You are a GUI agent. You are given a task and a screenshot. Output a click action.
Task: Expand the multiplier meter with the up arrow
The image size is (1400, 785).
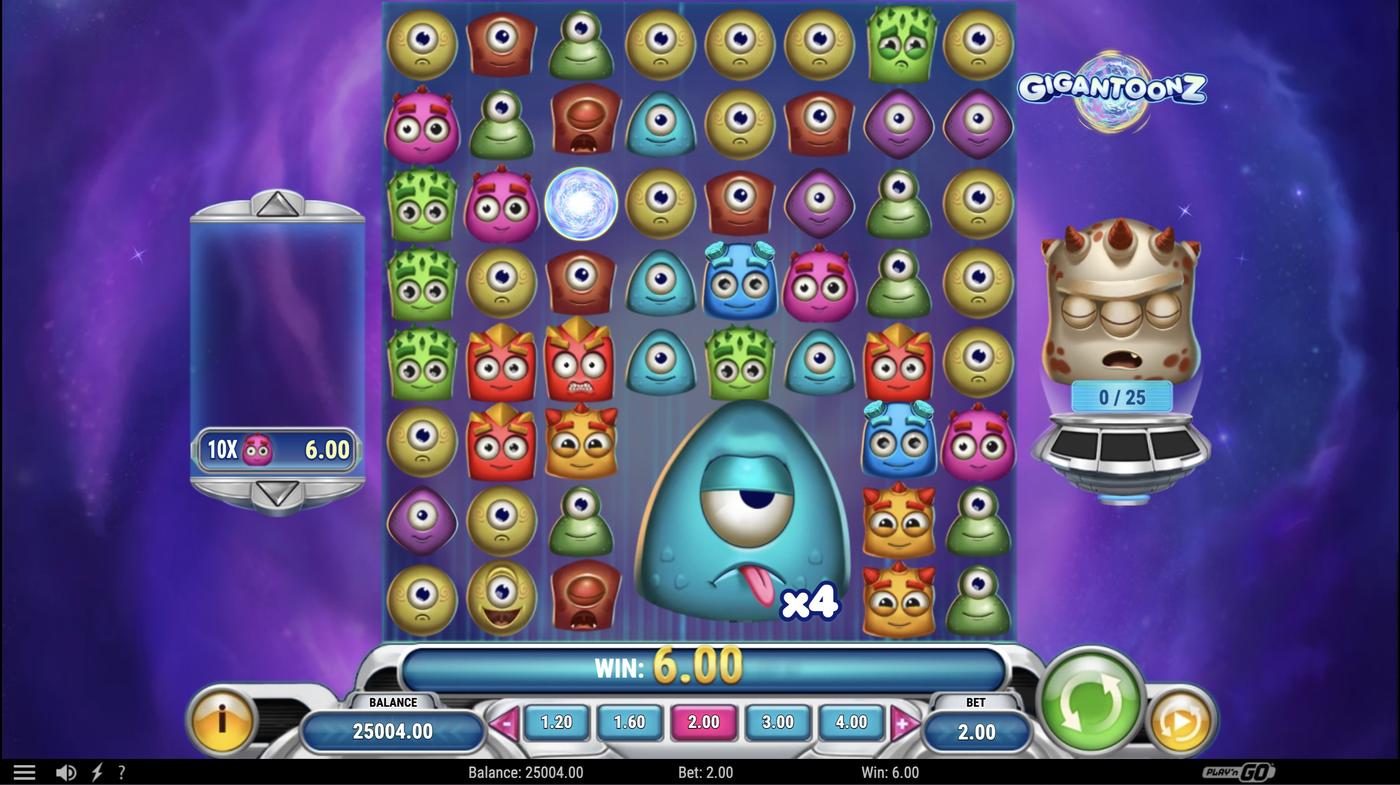click(x=277, y=206)
